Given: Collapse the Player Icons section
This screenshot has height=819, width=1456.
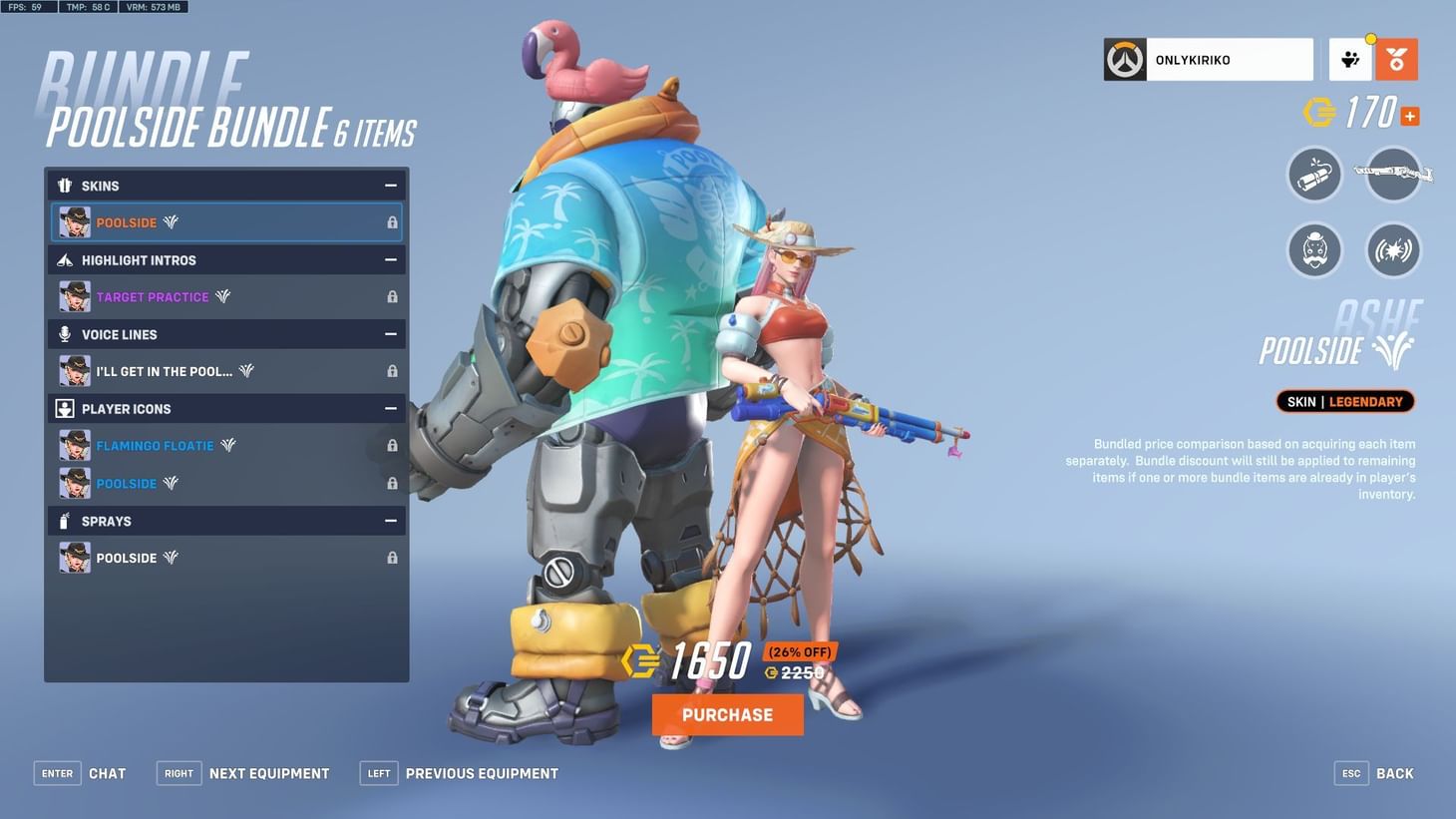Looking at the screenshot, I should point(392,408).
